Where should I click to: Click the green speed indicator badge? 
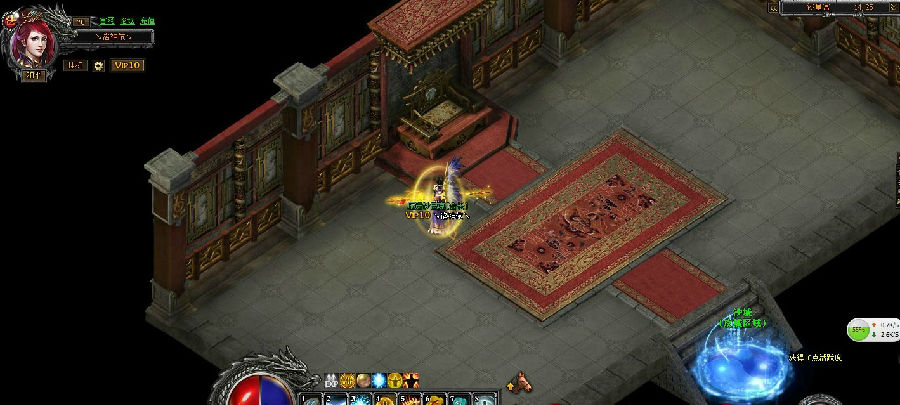click(859, 328)
